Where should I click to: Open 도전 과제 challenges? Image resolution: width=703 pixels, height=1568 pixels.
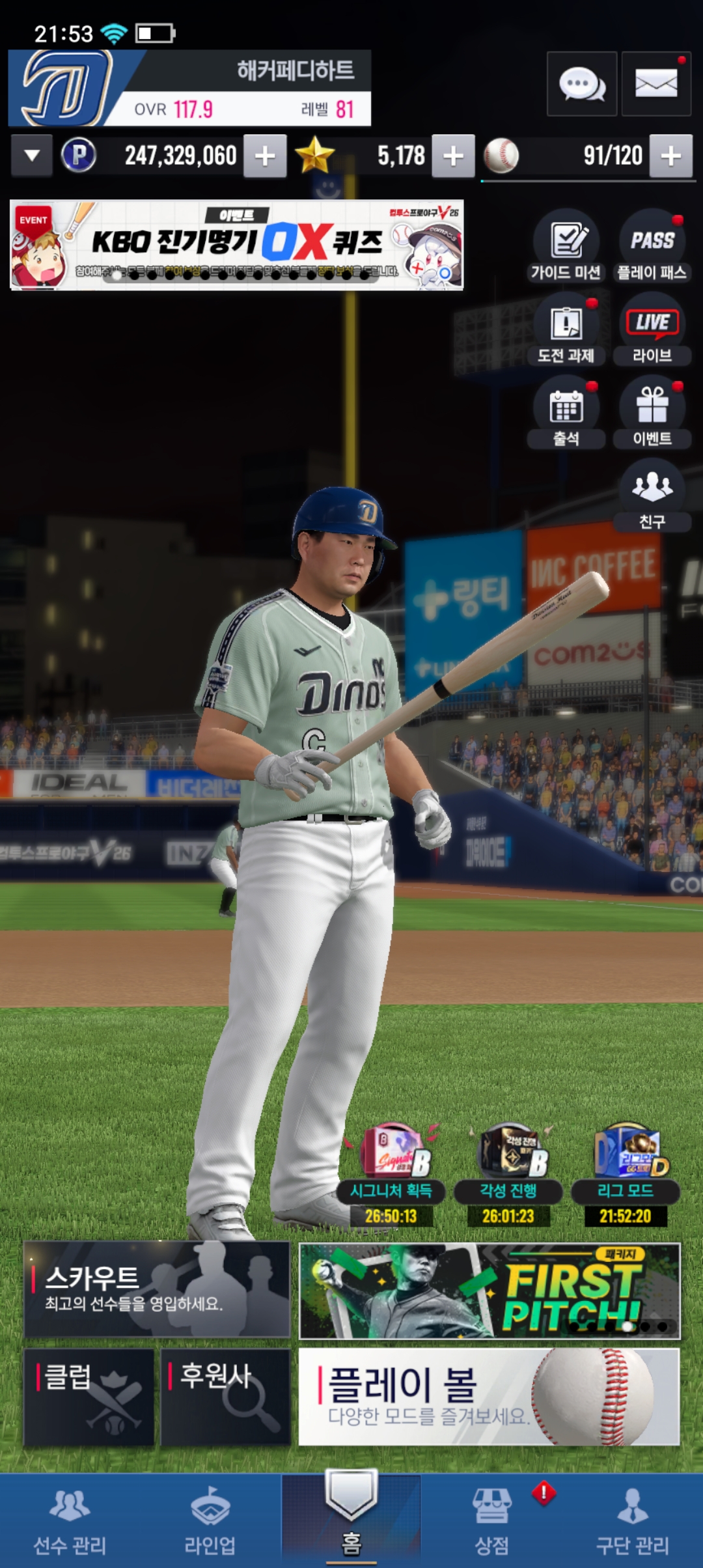[566, 329]
